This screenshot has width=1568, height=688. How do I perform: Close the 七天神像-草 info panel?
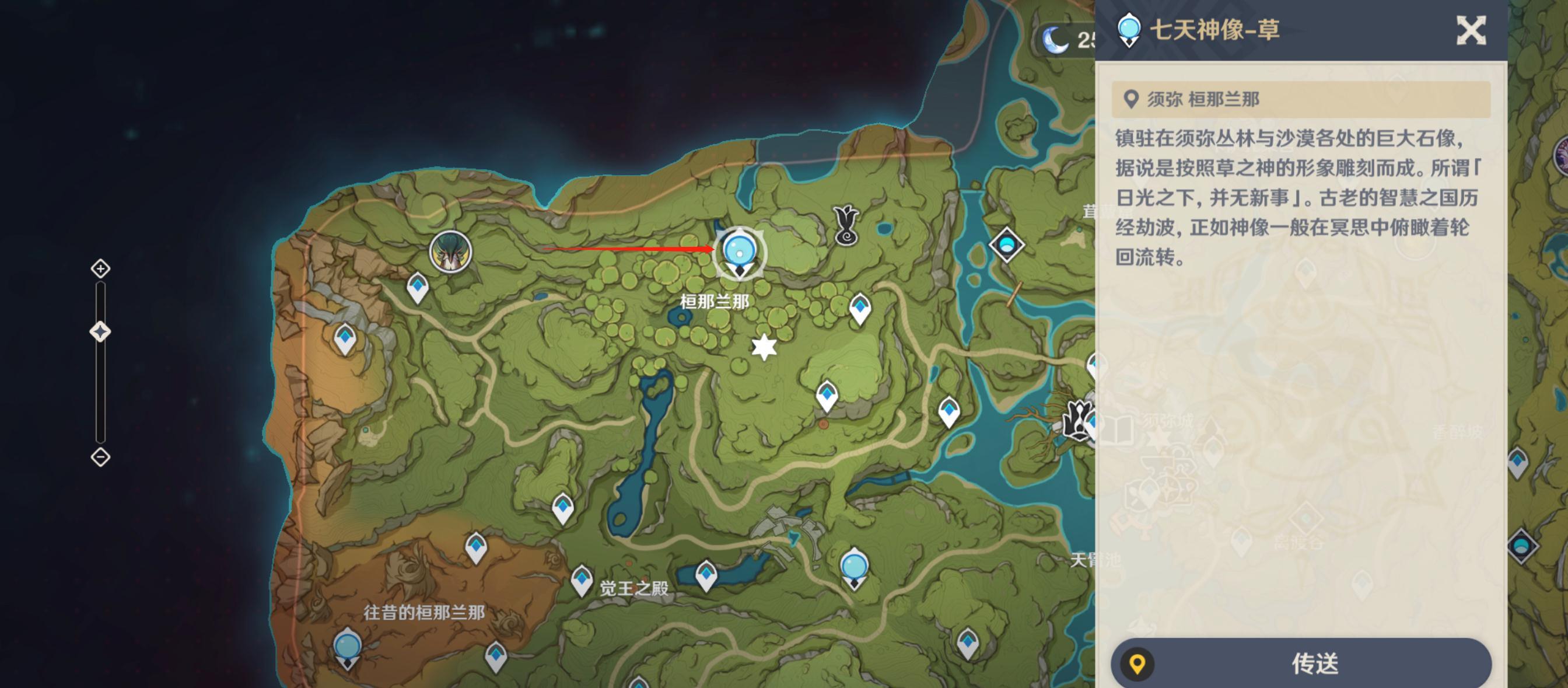coord(1471,30)
